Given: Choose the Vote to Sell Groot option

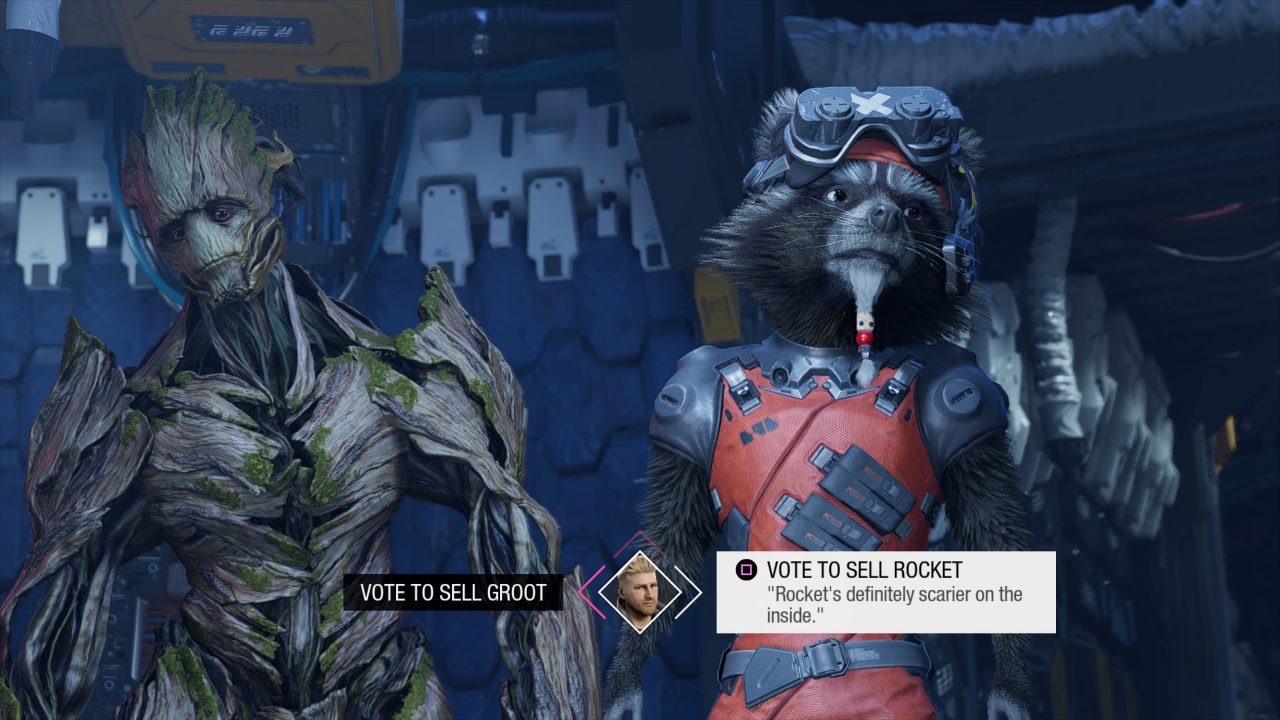Looking at the screenshot, I should coord(452,592).
